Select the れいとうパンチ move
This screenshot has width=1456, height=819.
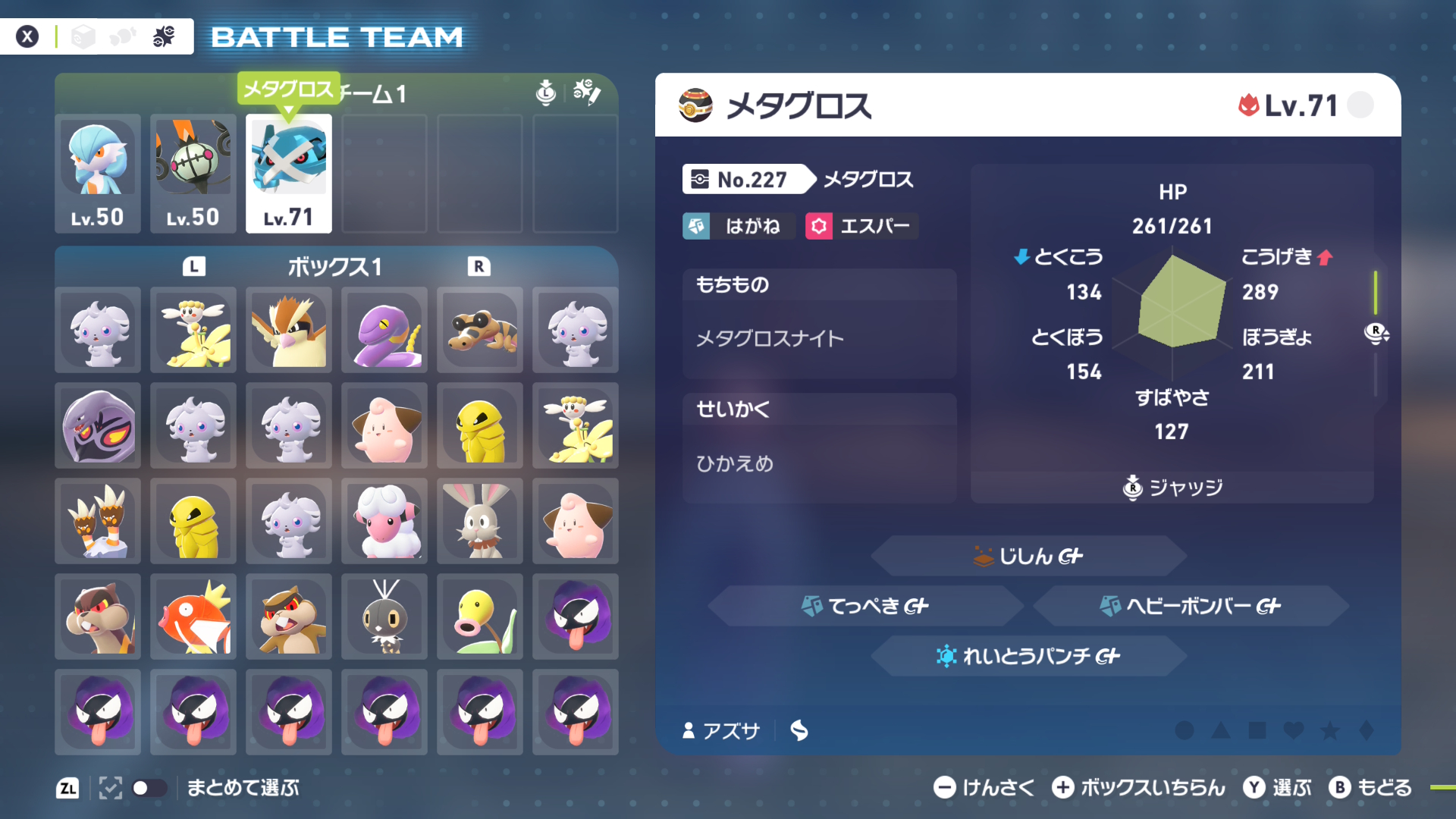(x=1028, y=656)
